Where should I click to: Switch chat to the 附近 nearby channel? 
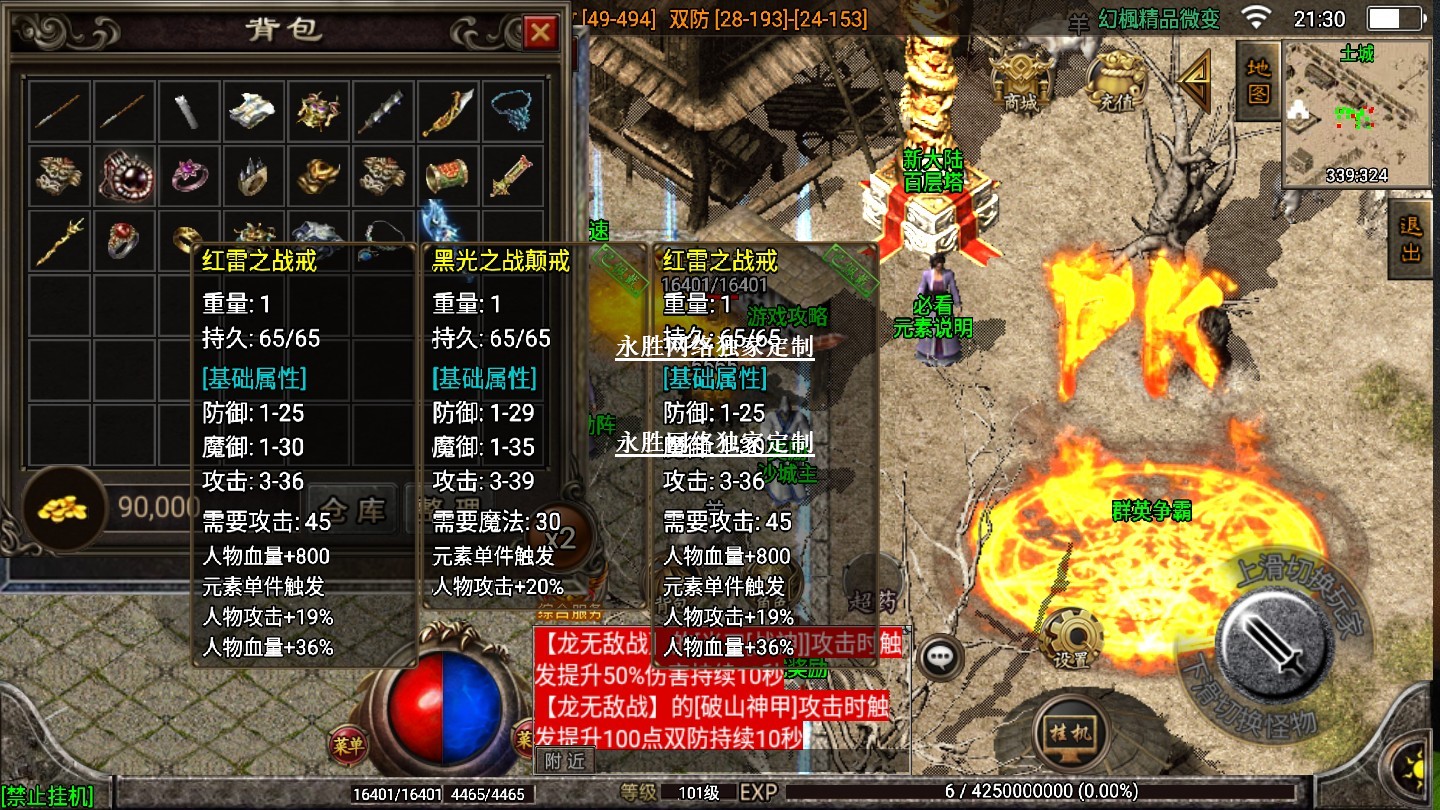tap(565, 761)
